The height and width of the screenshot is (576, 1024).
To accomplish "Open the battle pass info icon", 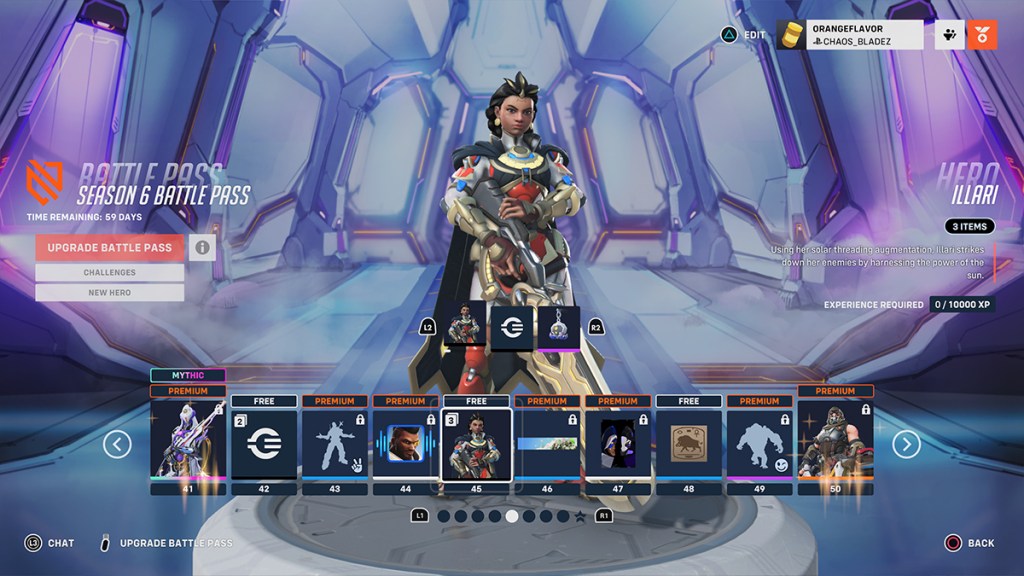I will (x=202, y=248).
